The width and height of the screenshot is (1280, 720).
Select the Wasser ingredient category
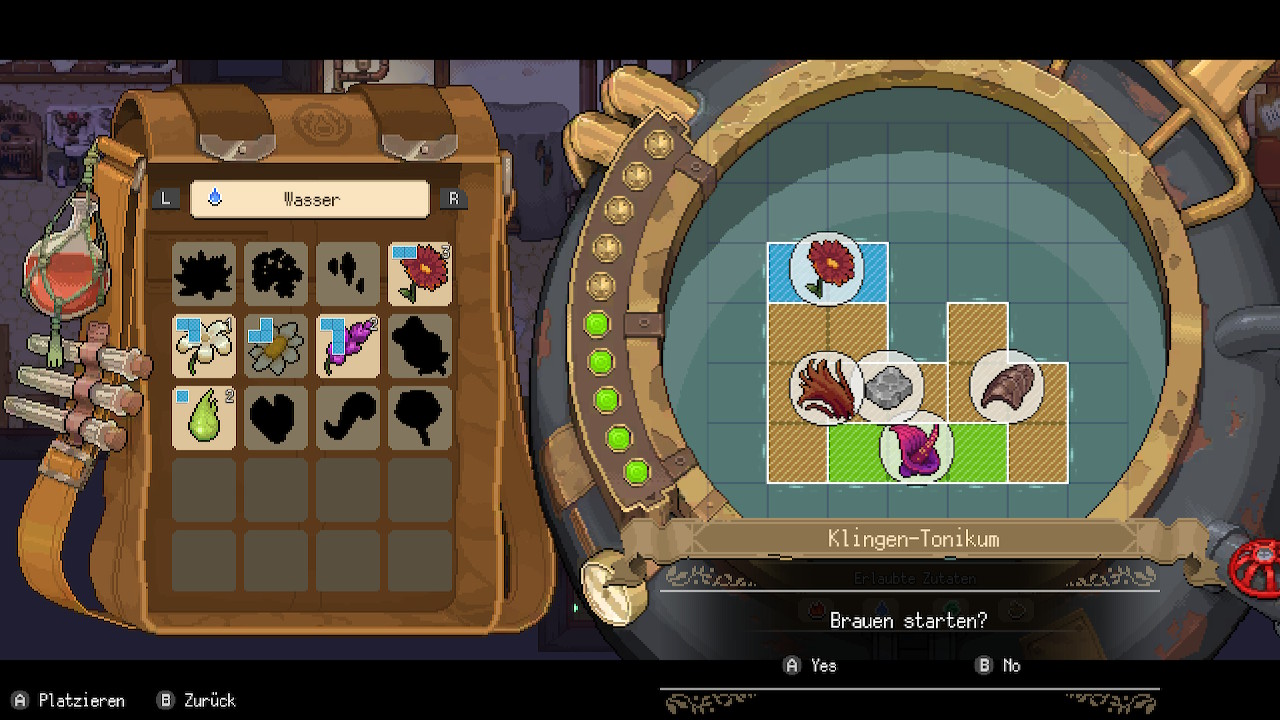pos(310,199)
